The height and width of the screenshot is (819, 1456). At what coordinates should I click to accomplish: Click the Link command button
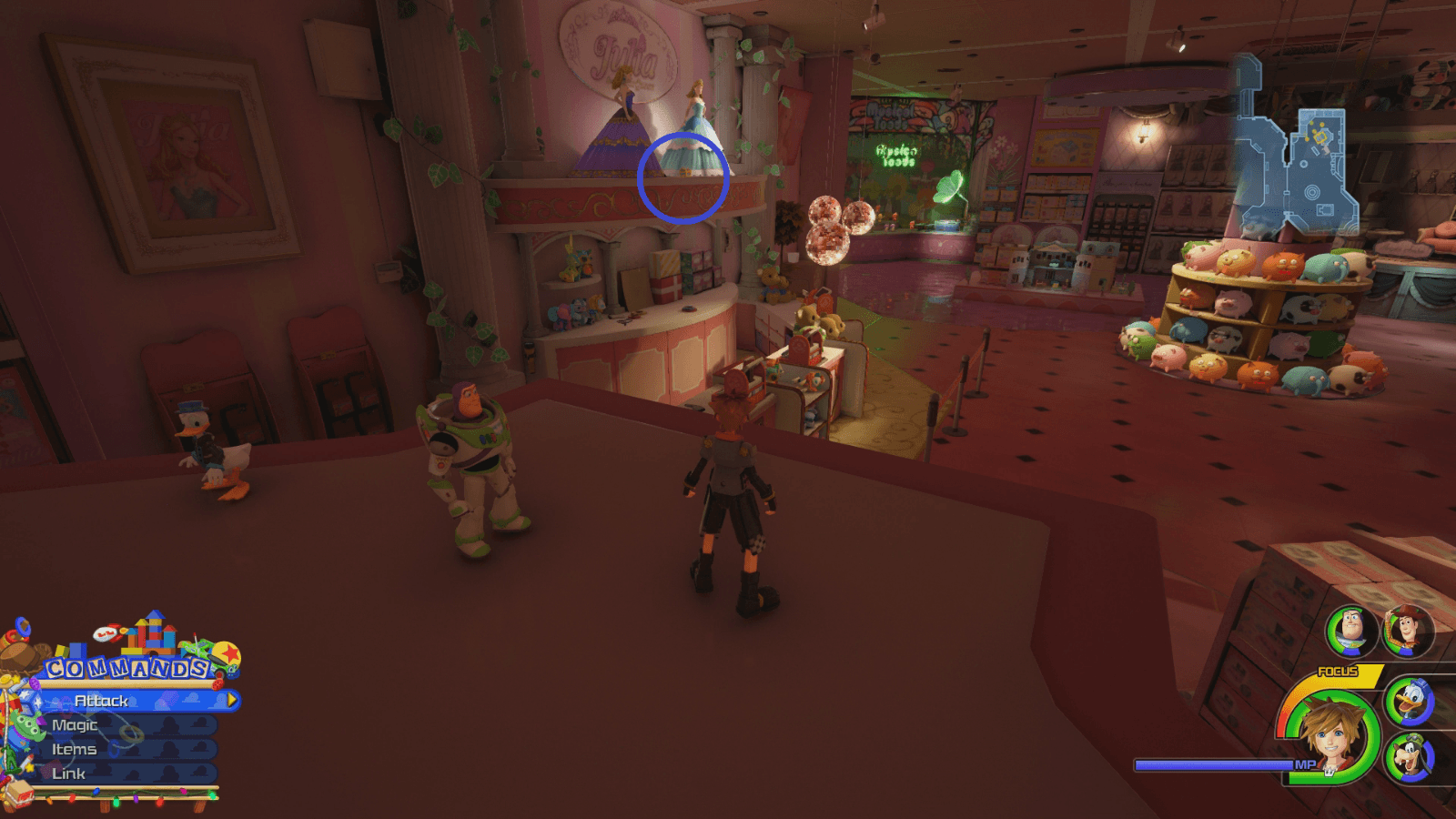pos(68,773)
